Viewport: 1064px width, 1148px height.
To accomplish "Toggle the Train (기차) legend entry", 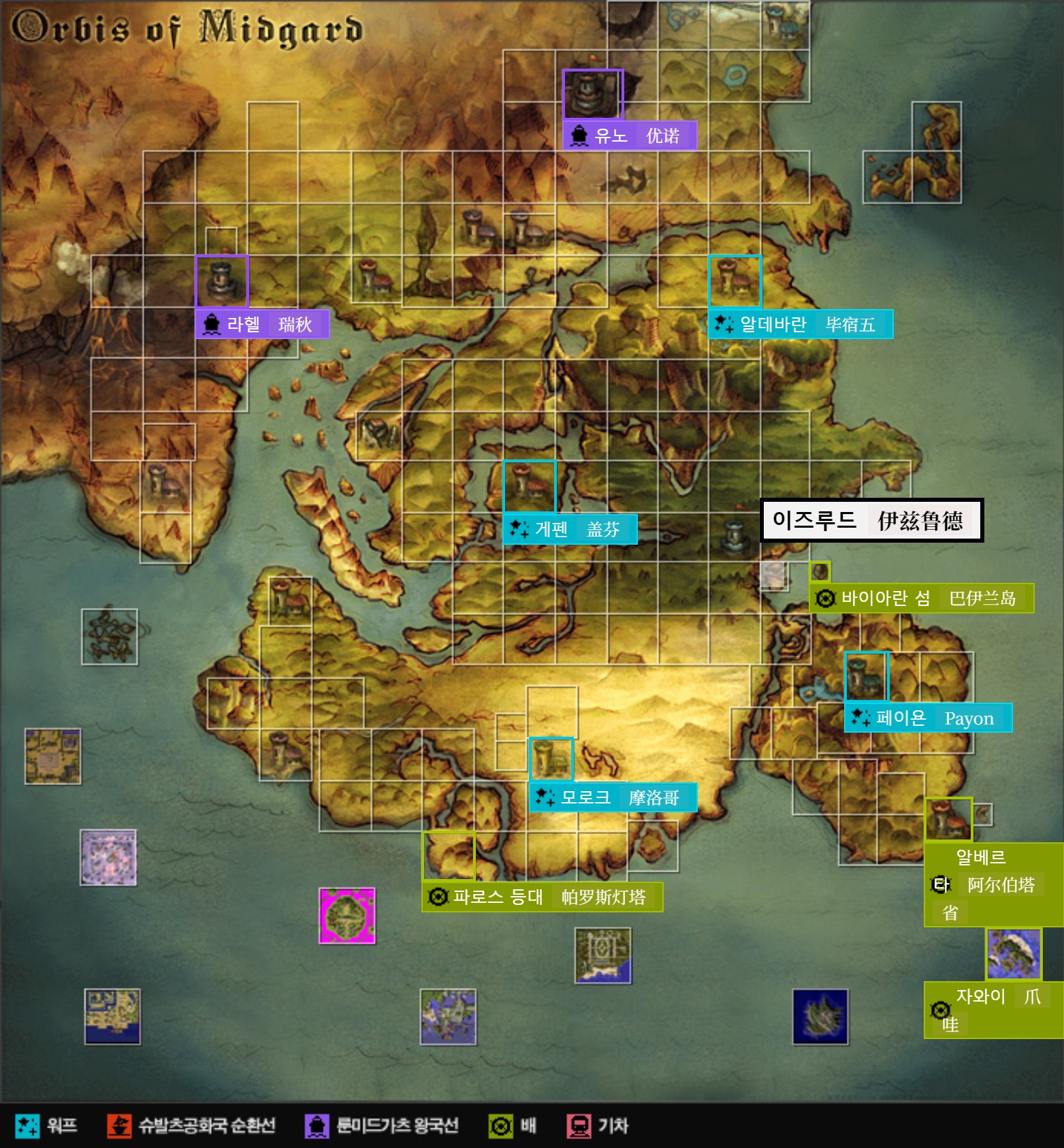I will (x=598, y=1126).
